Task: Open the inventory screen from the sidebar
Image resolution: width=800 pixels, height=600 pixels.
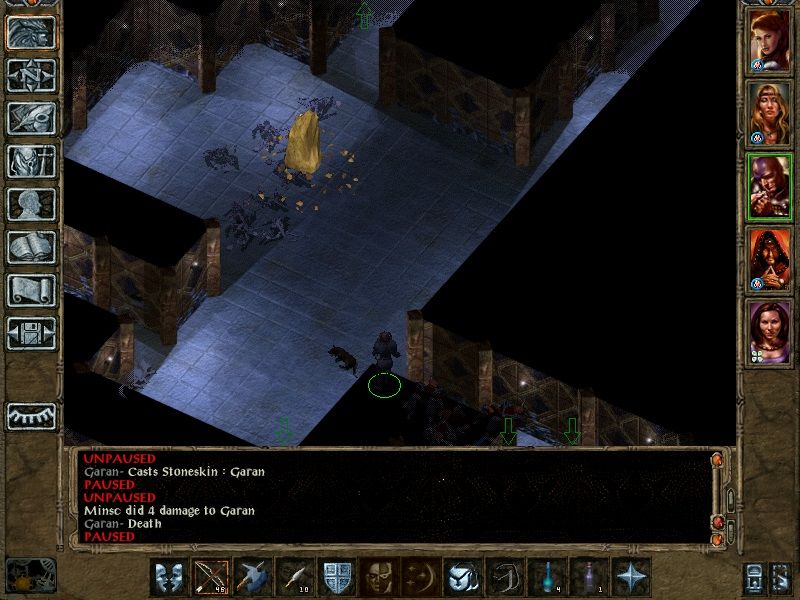Action: pos(32,161)
